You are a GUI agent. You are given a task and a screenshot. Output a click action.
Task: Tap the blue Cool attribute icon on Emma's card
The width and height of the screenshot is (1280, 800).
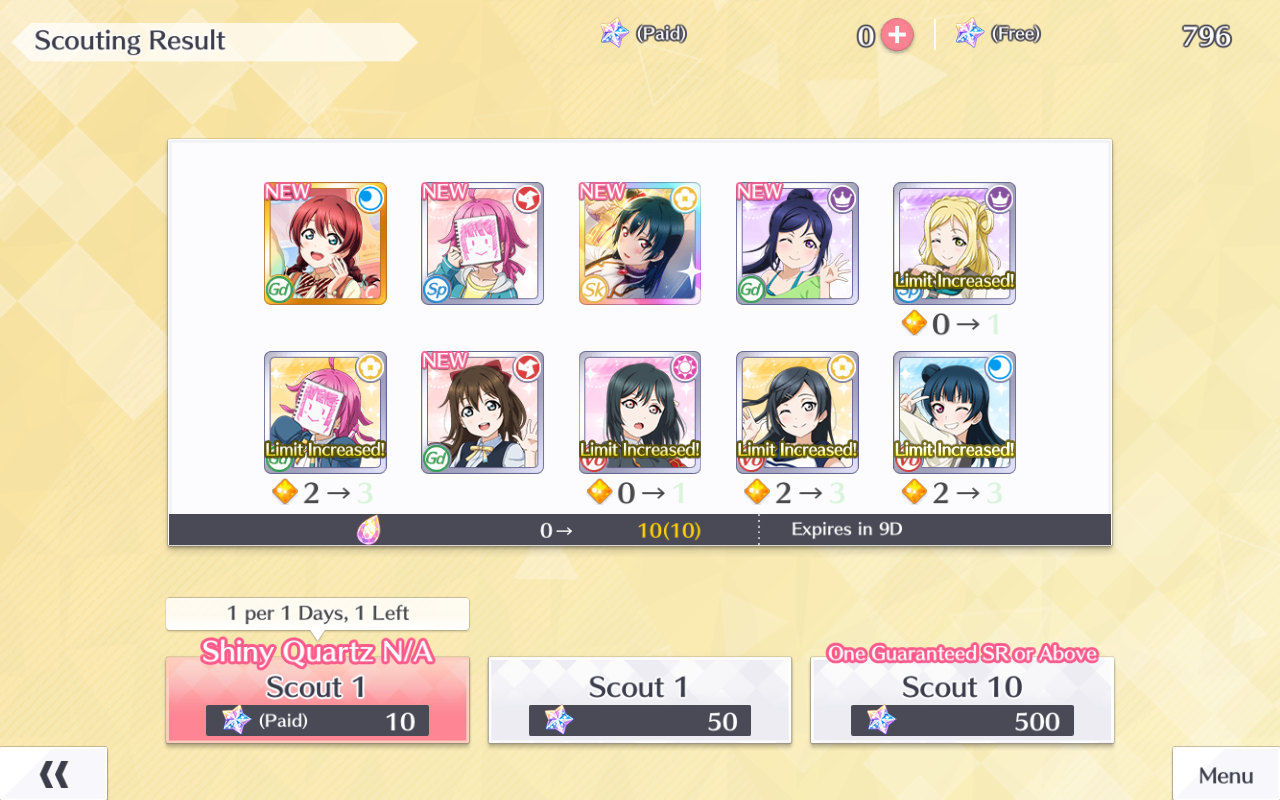(369, 199)
